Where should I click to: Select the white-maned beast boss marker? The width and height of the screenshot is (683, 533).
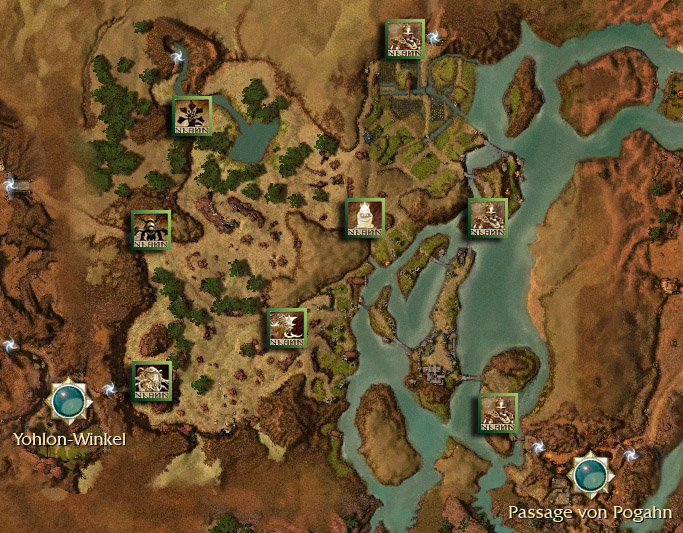286,328
